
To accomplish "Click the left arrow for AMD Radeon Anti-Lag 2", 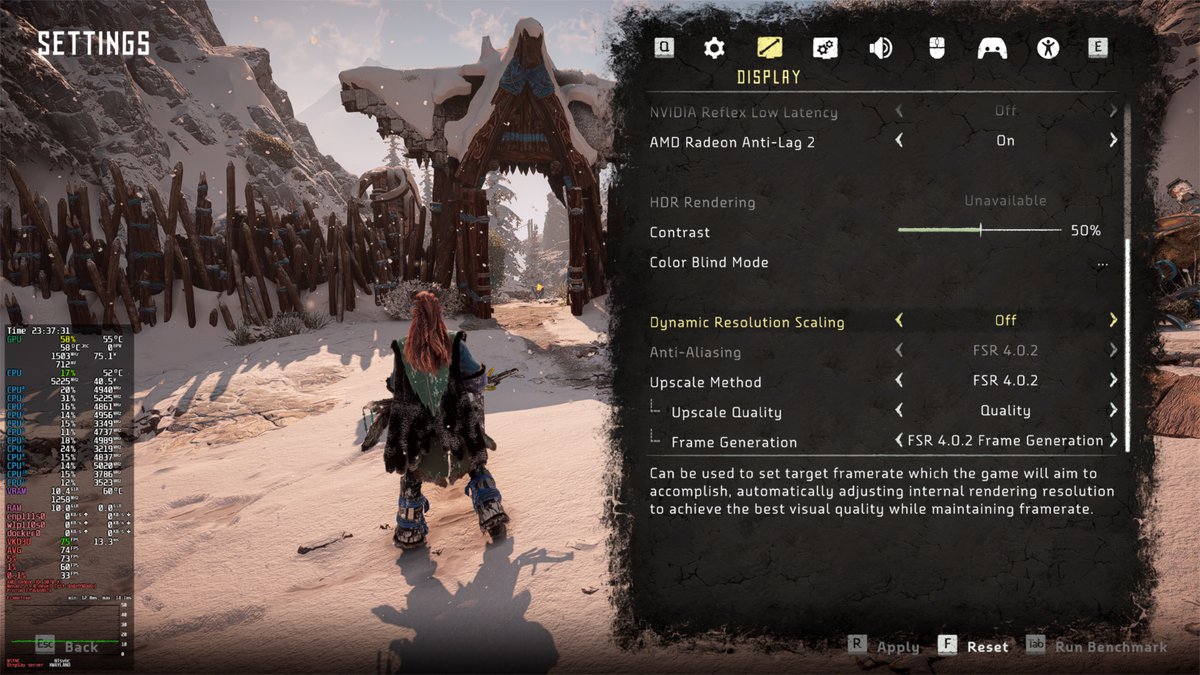I will 899,141.
